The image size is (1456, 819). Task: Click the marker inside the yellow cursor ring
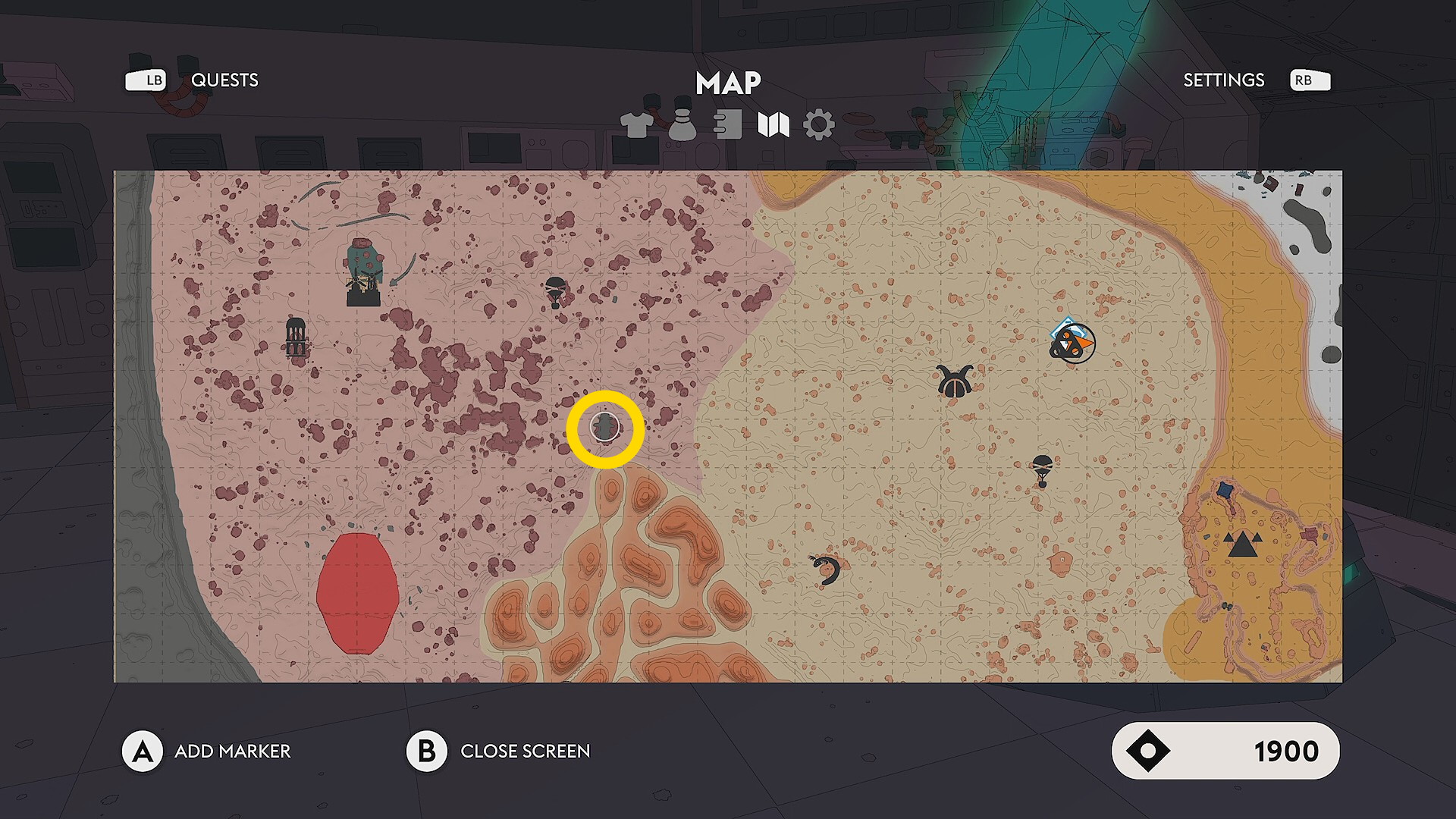point(605,428)
